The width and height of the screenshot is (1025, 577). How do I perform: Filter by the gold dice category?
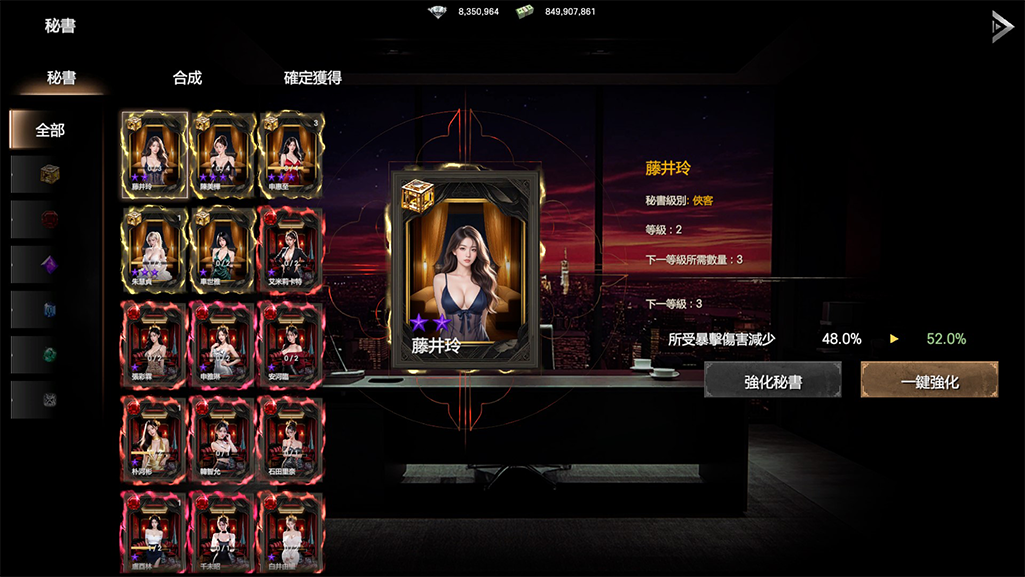(x=50, y=174)
